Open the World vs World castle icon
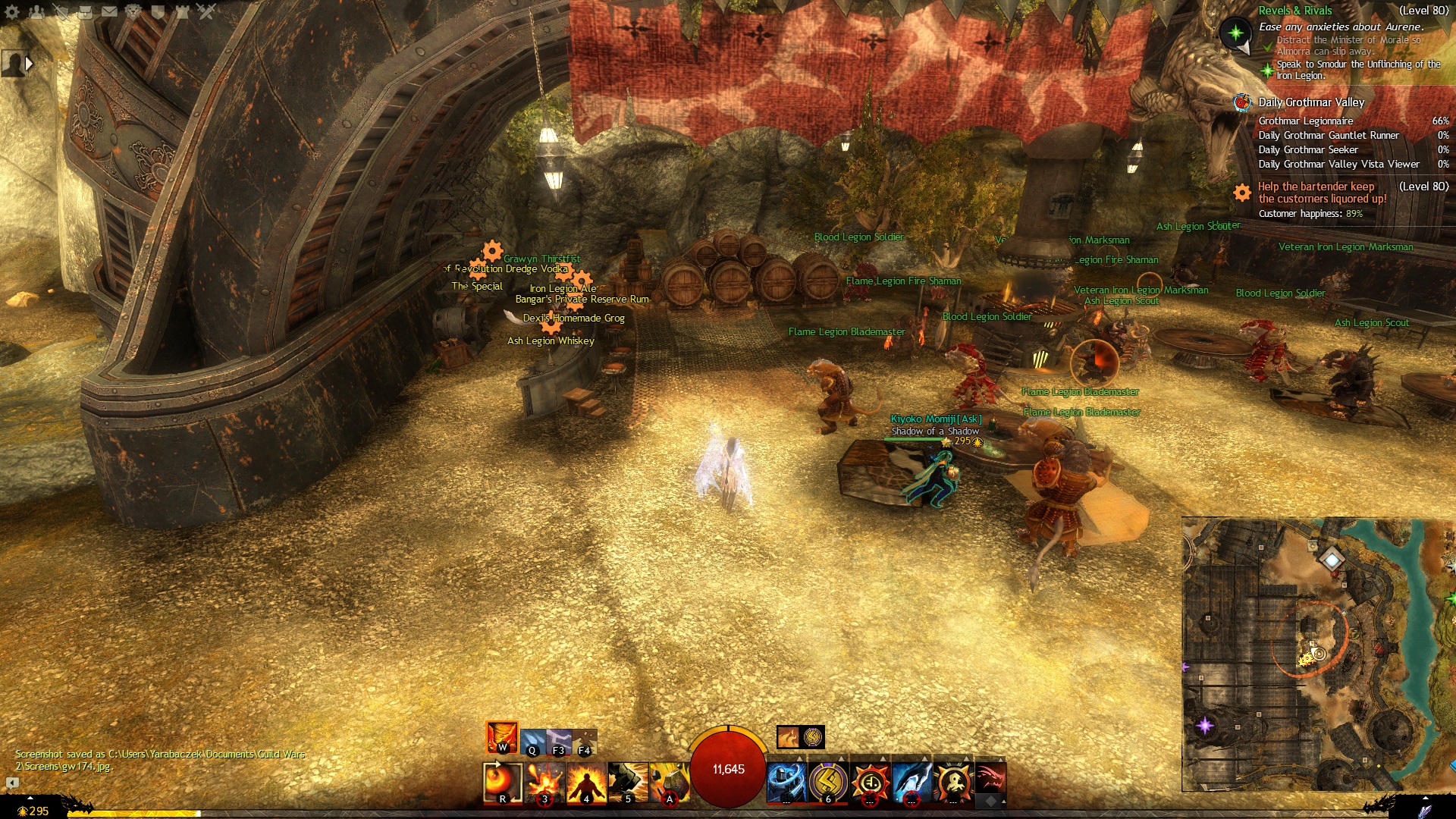Viewport: 1456px width, 819px height. tap(182, 11)
